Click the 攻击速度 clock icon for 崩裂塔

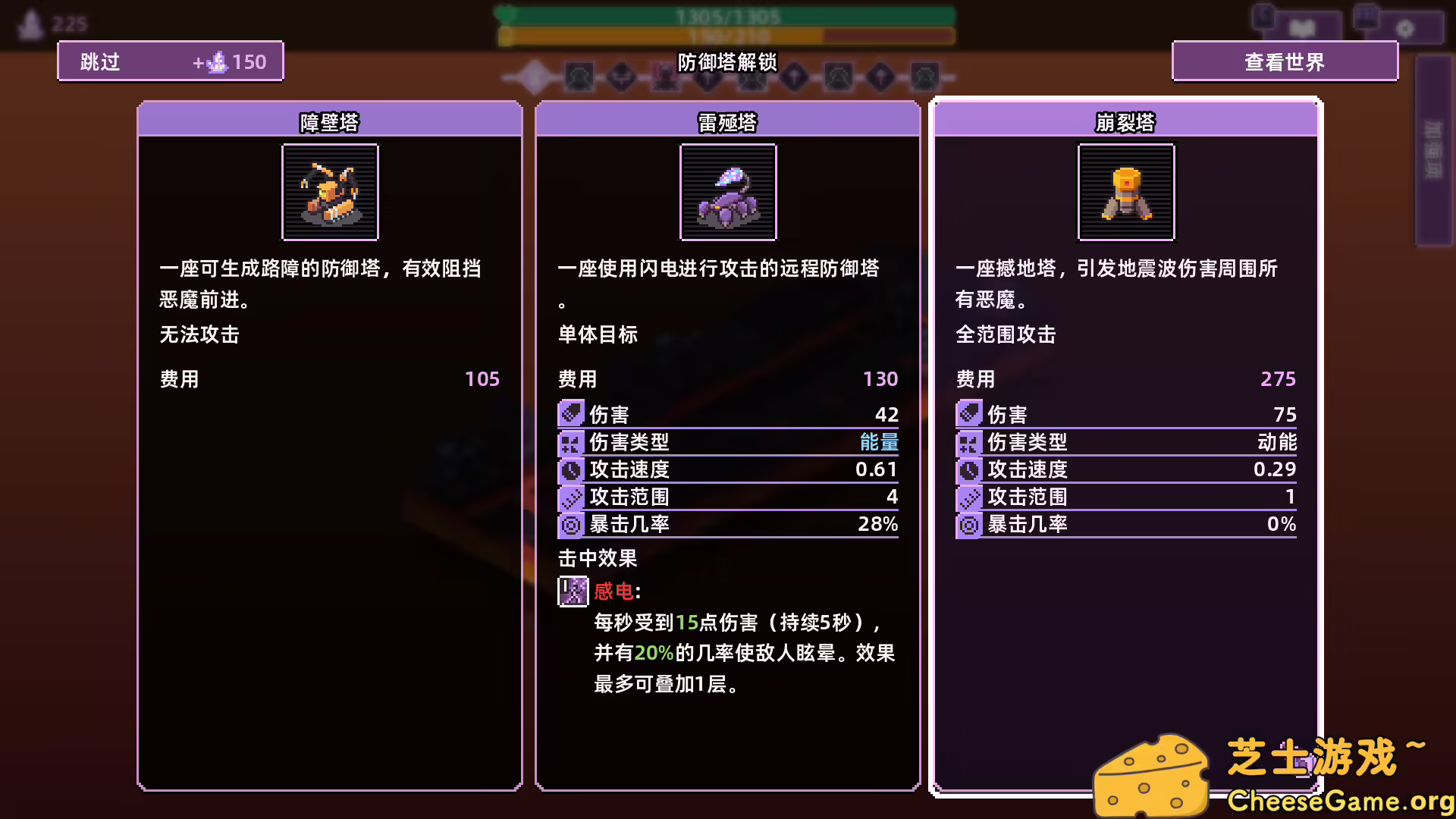point(968,469)
